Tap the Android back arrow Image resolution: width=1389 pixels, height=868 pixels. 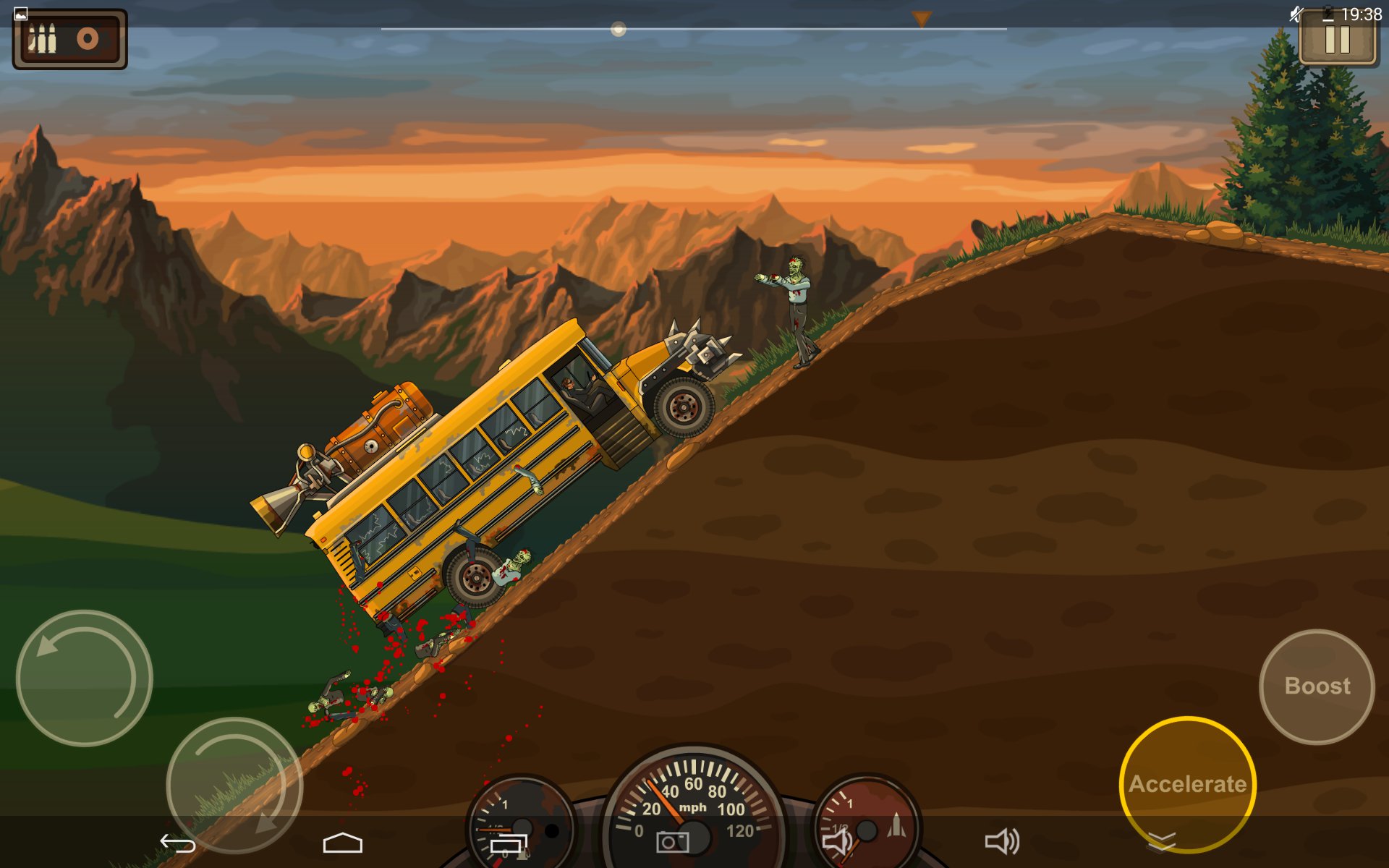(178, 843)
